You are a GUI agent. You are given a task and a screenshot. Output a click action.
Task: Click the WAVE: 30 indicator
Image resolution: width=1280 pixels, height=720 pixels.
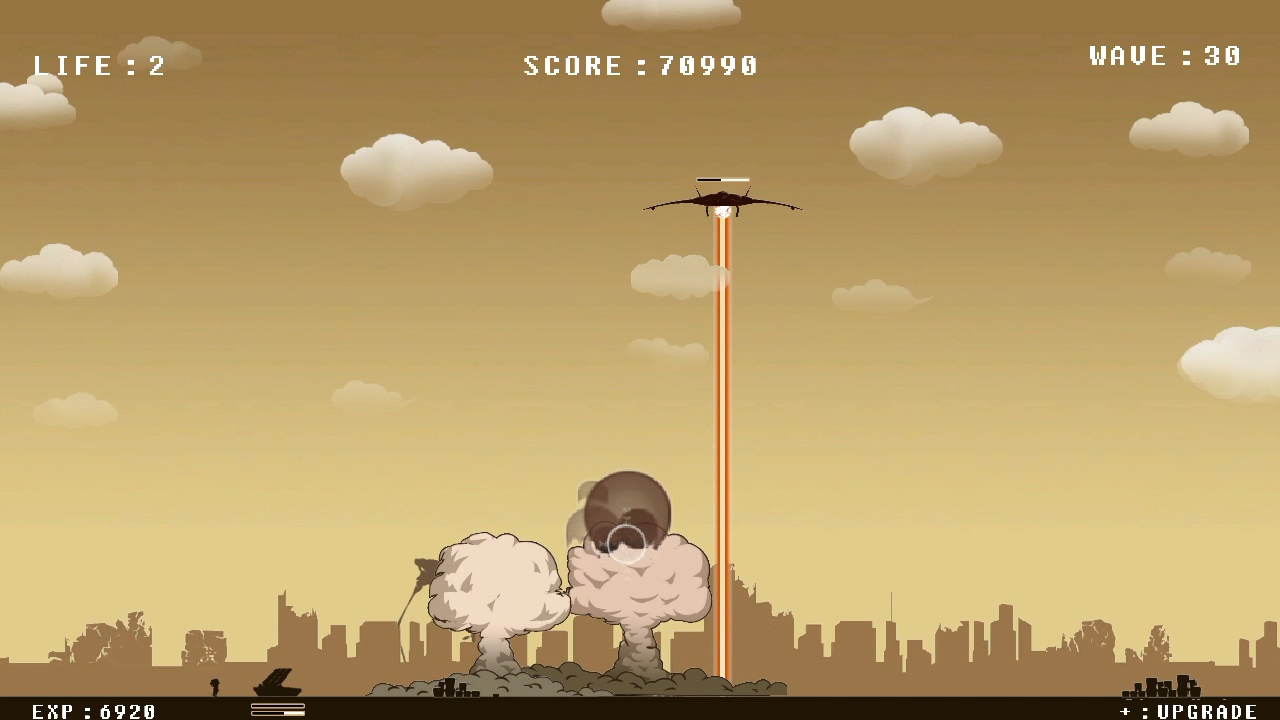point(1163,56)
